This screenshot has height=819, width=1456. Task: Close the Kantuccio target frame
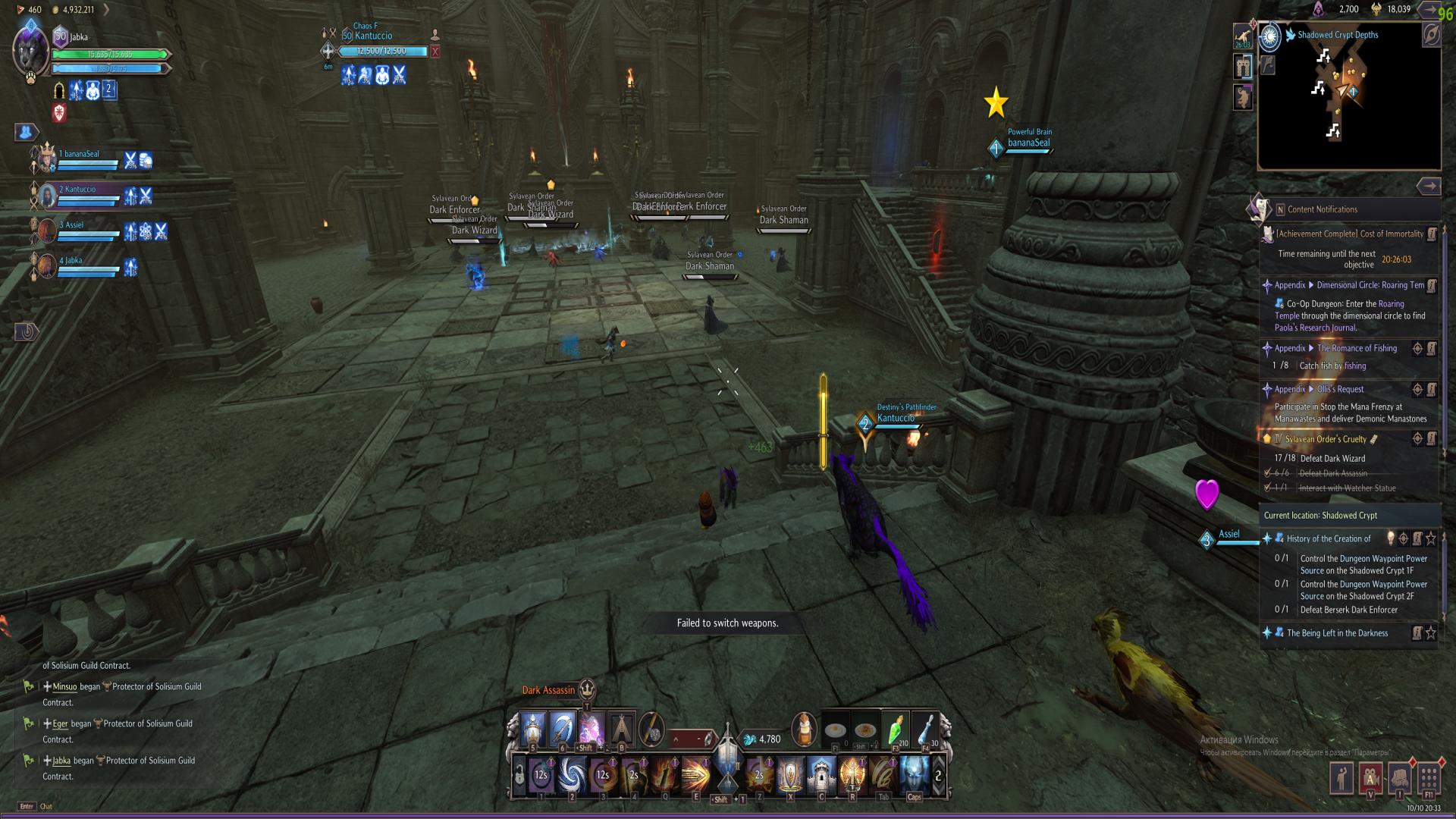[x=435, y=52]
